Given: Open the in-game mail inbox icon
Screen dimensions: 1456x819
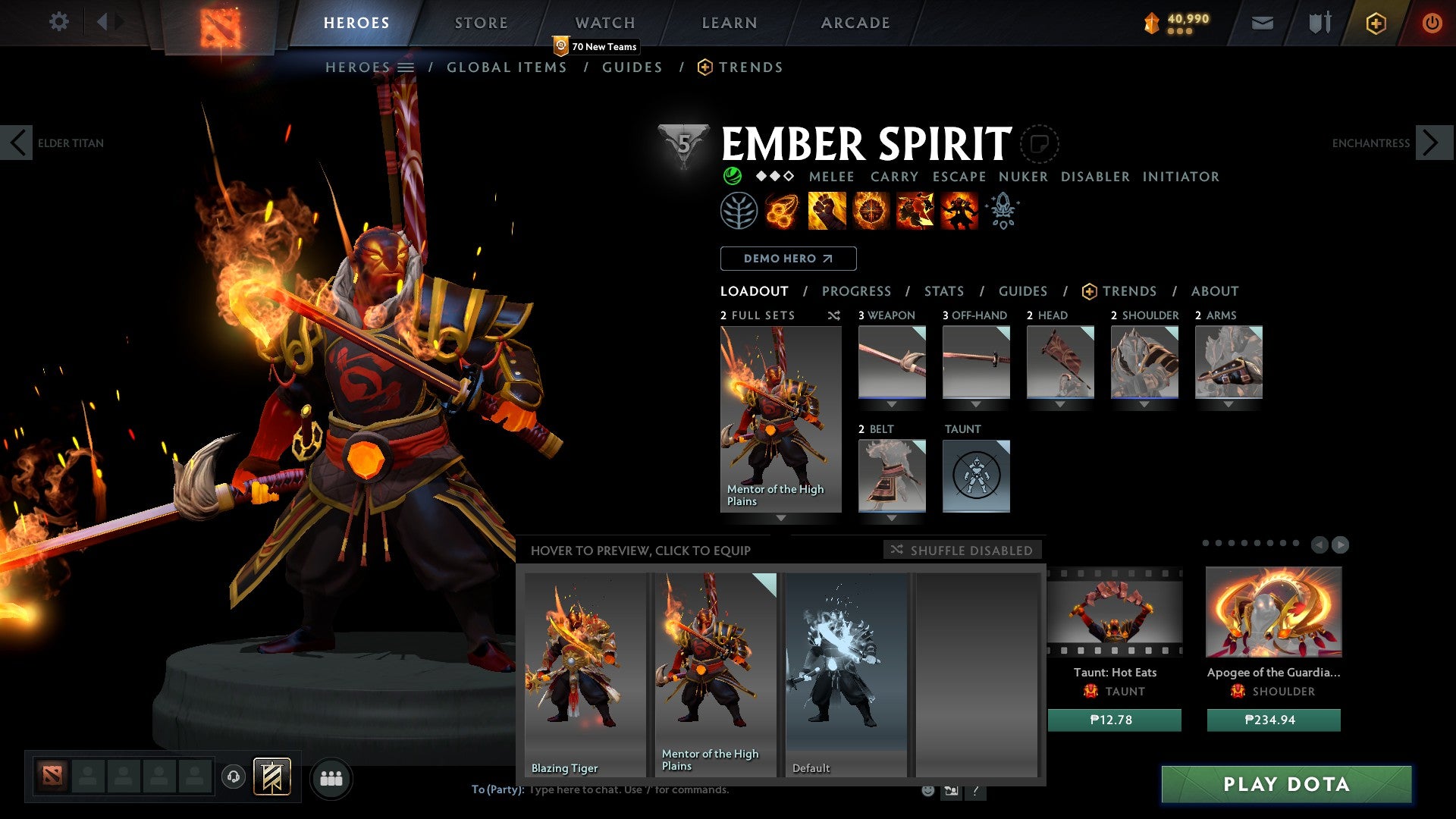Looking at the screenshot, I should (1262, 23).
